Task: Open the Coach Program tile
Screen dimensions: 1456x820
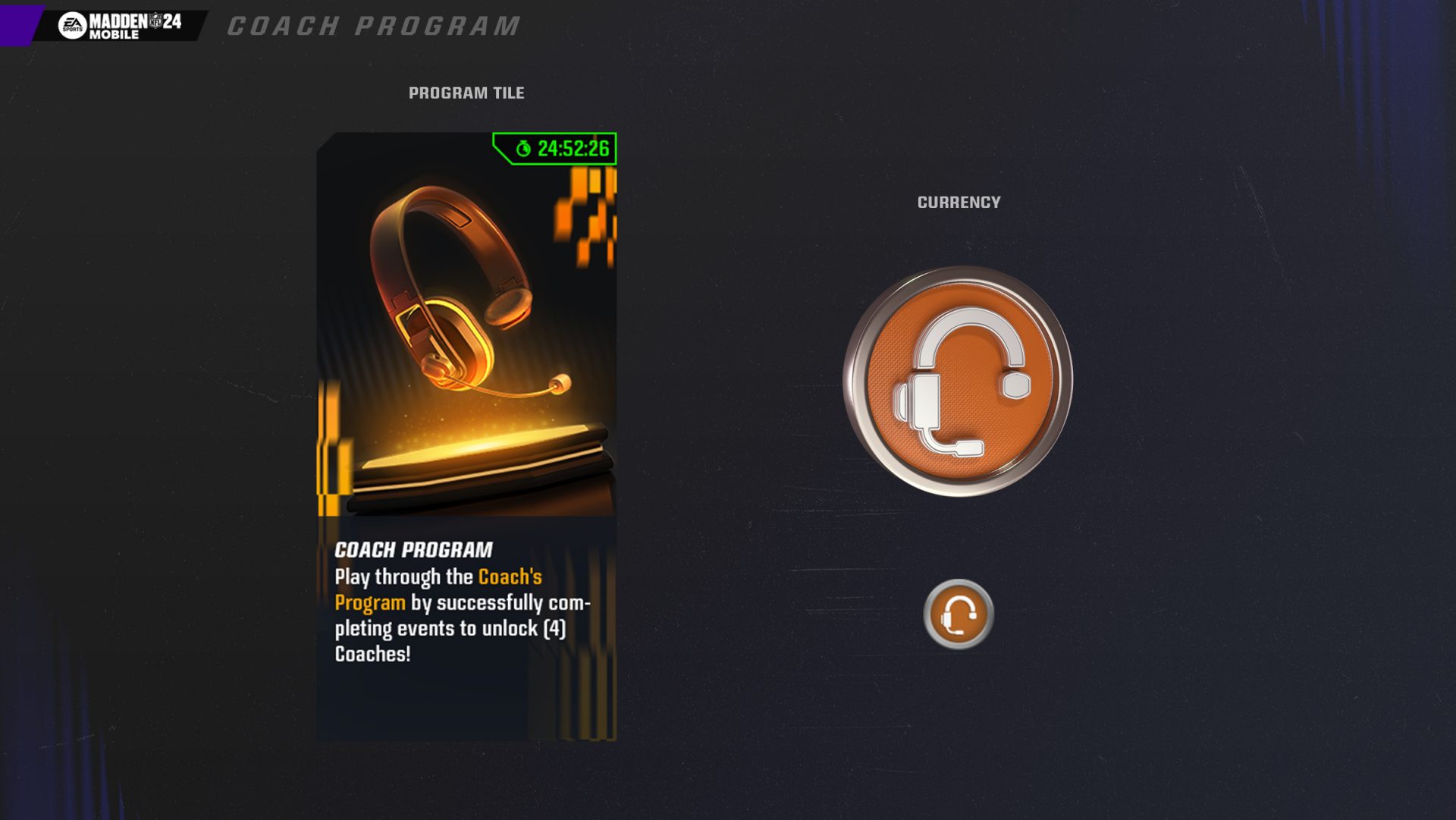Action: (x=466, y=436)
